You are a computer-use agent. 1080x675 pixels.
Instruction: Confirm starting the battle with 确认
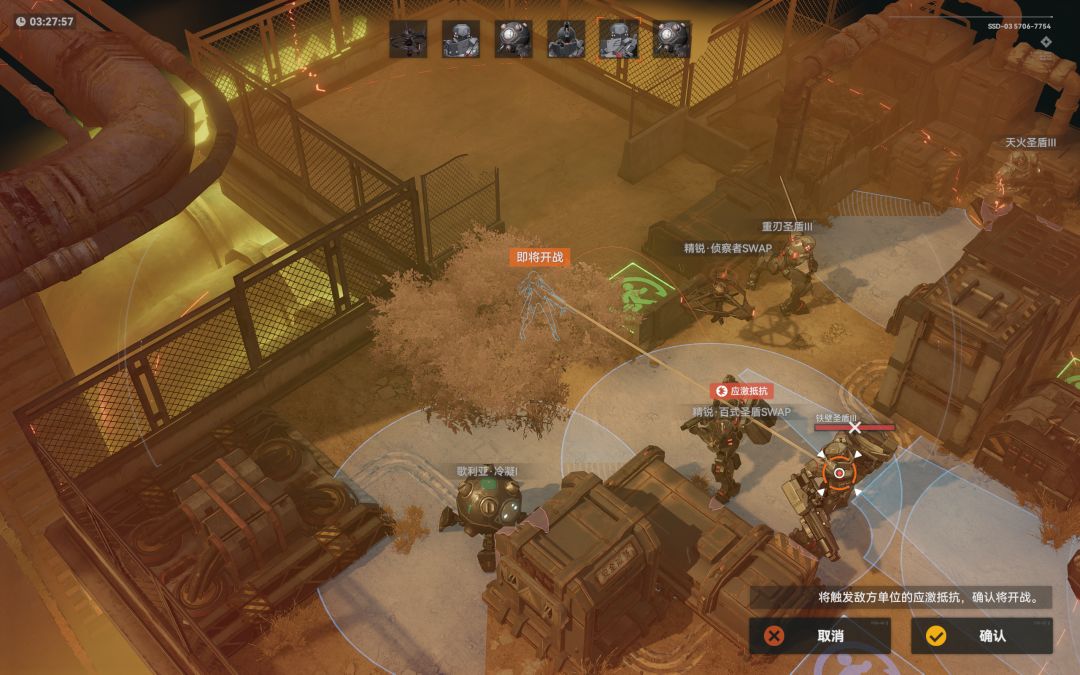pyautogui.click(x=981, y=636)
